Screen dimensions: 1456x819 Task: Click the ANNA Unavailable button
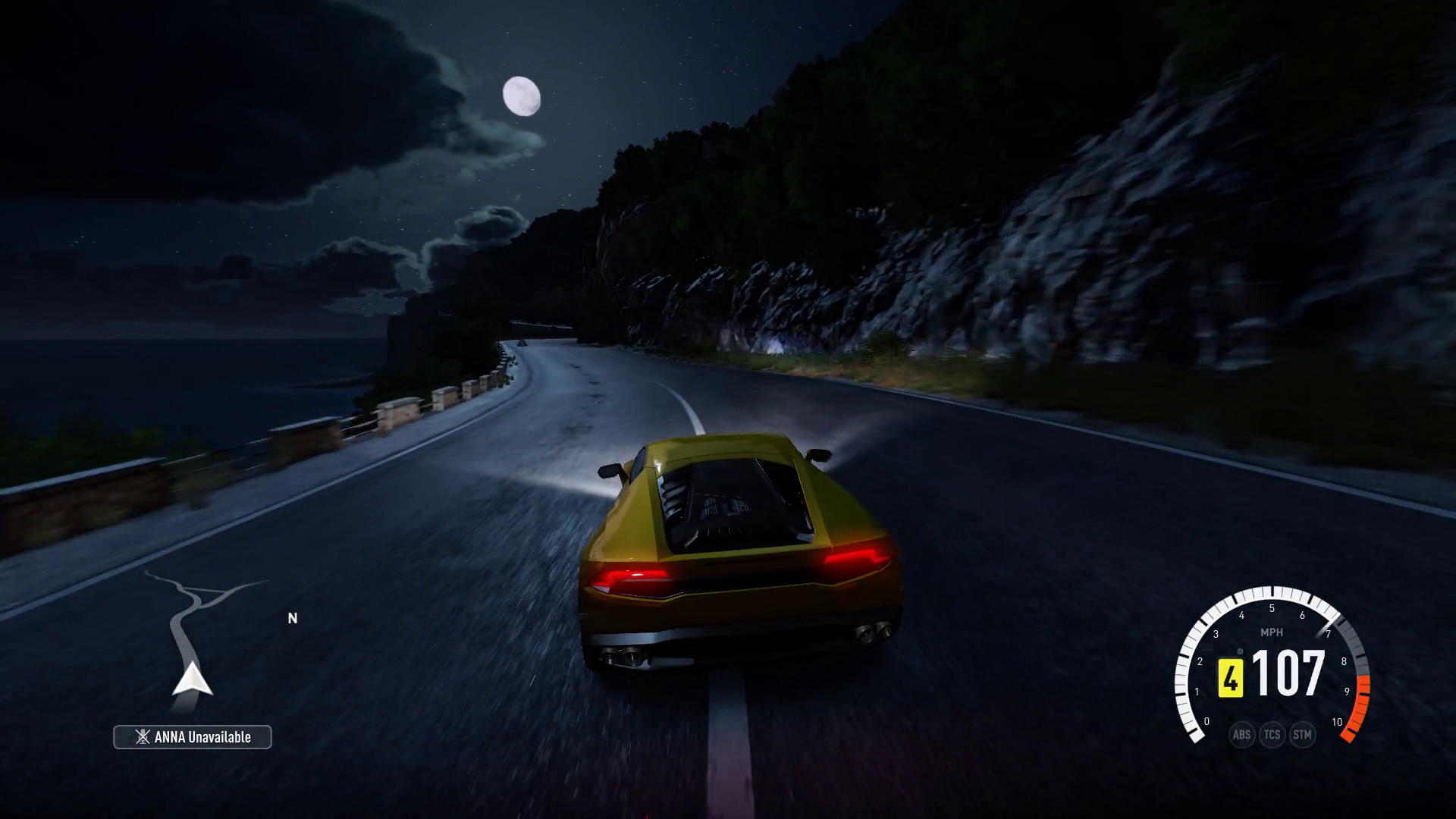click(193, 737)
